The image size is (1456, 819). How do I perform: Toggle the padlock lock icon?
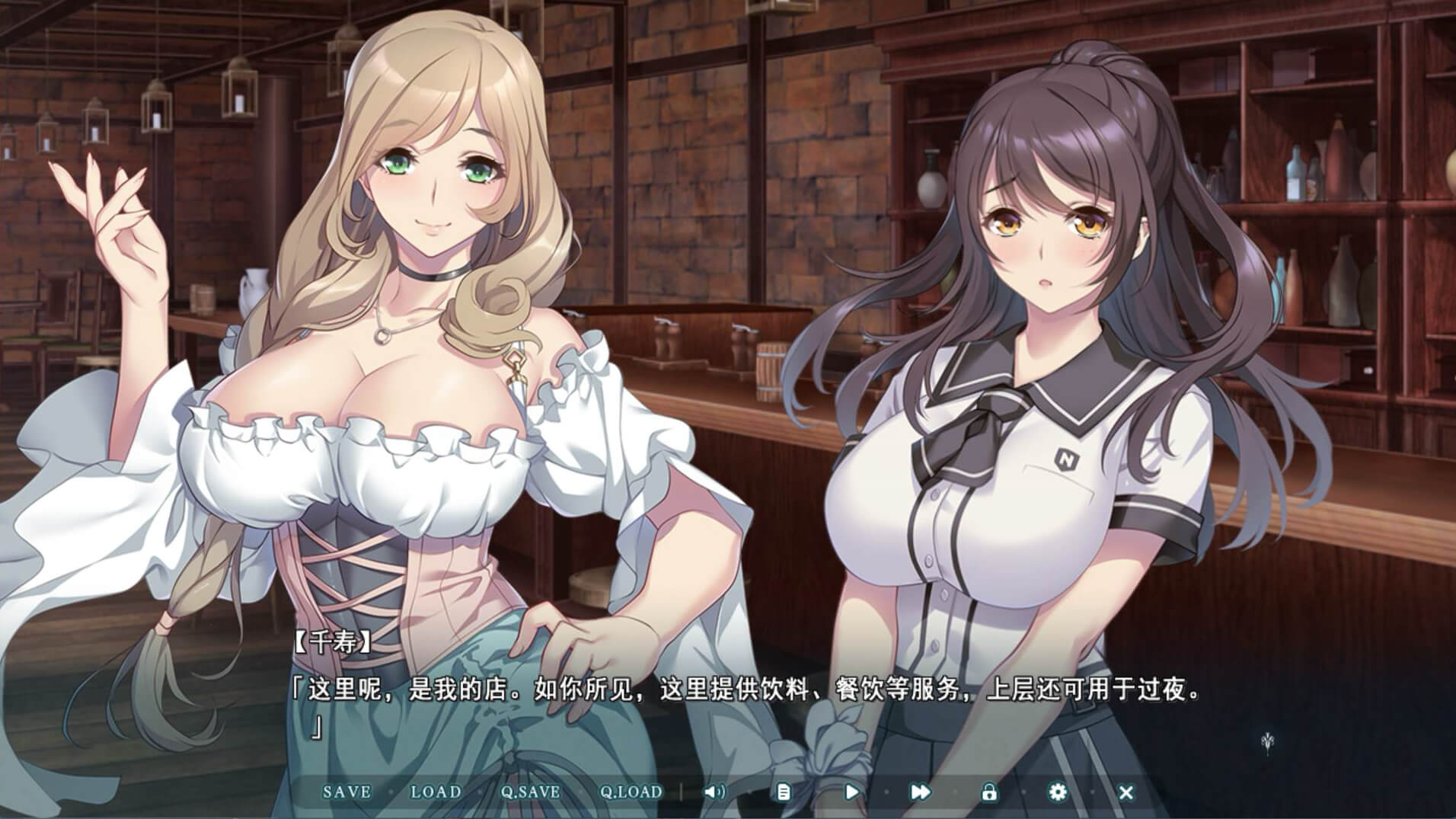[988, 792]
